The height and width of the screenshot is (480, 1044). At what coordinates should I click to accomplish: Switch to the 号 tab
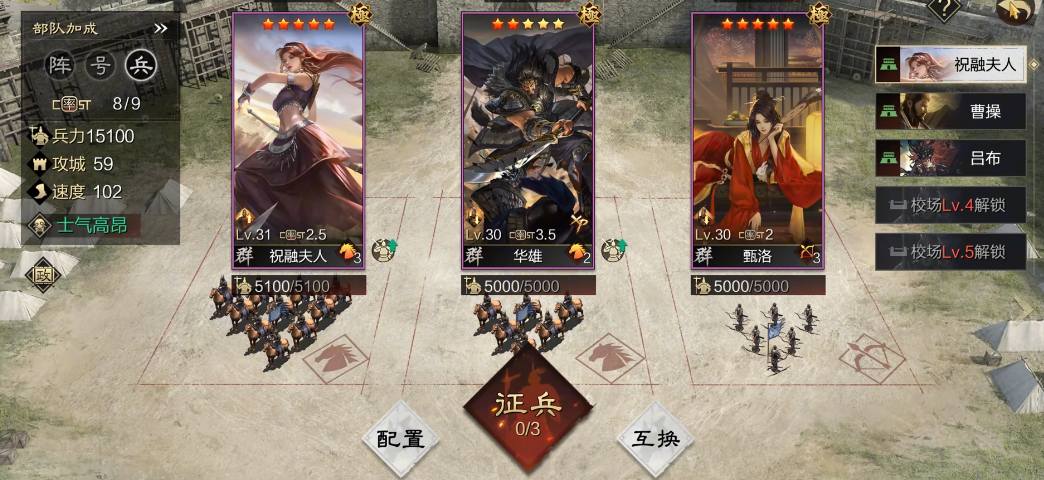(100, 66)
